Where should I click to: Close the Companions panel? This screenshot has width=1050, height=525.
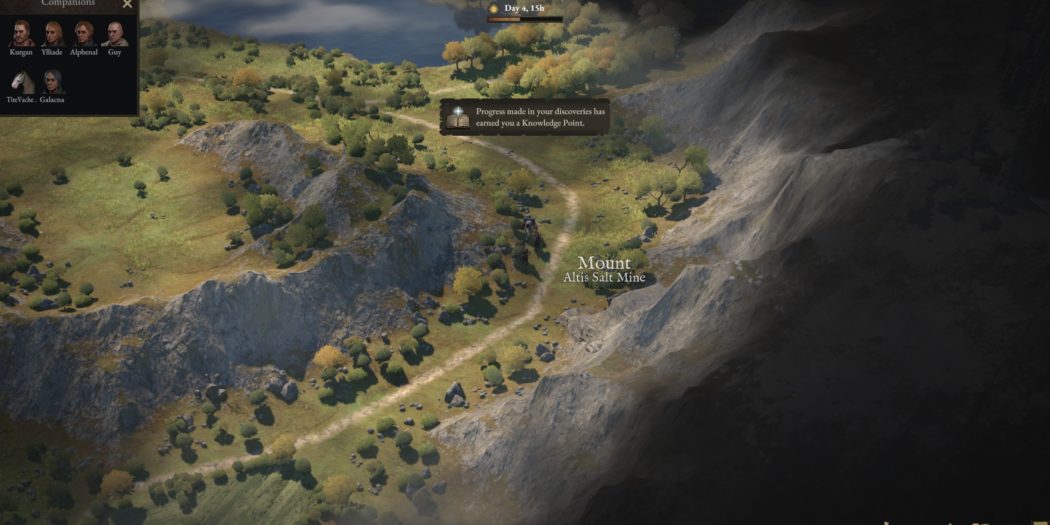click(x=127, y=4)
